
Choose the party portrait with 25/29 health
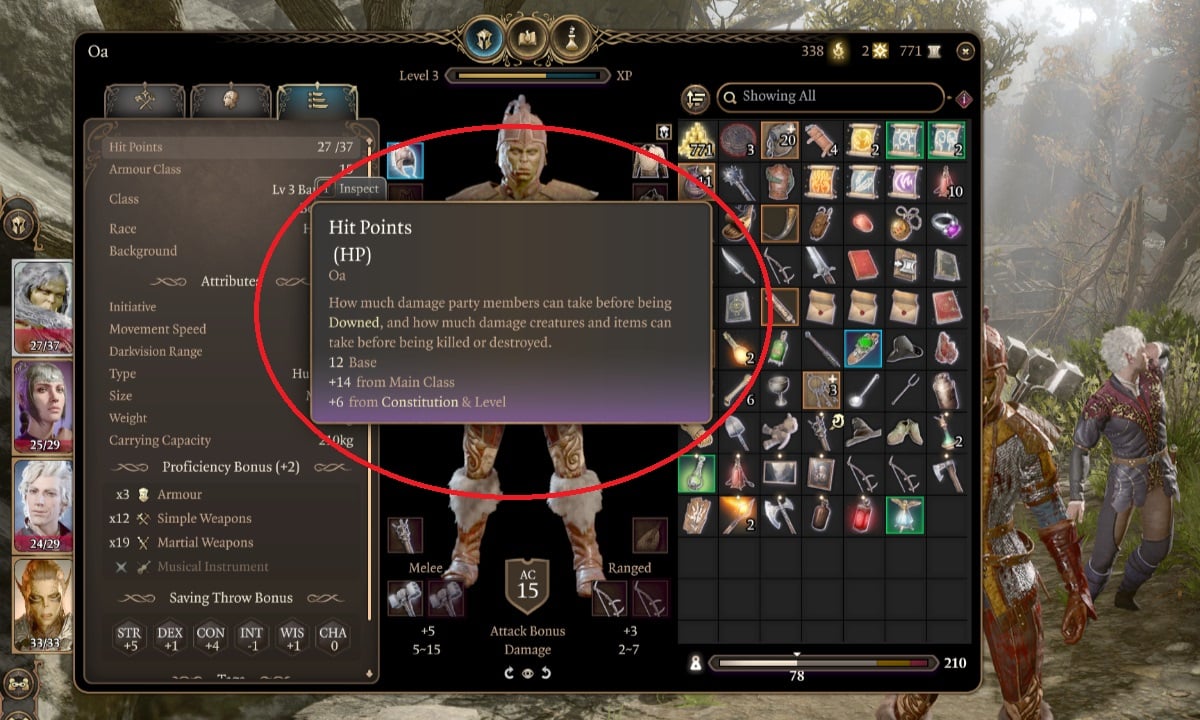pyautogui.click(x=42, y=402)
